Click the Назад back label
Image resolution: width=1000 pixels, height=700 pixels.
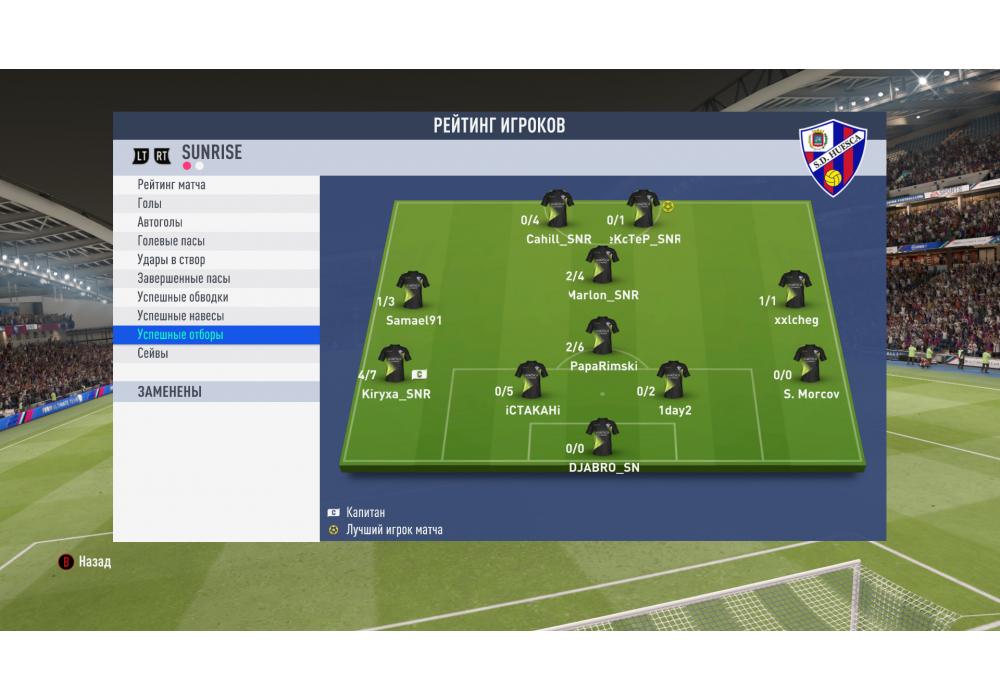95,562
